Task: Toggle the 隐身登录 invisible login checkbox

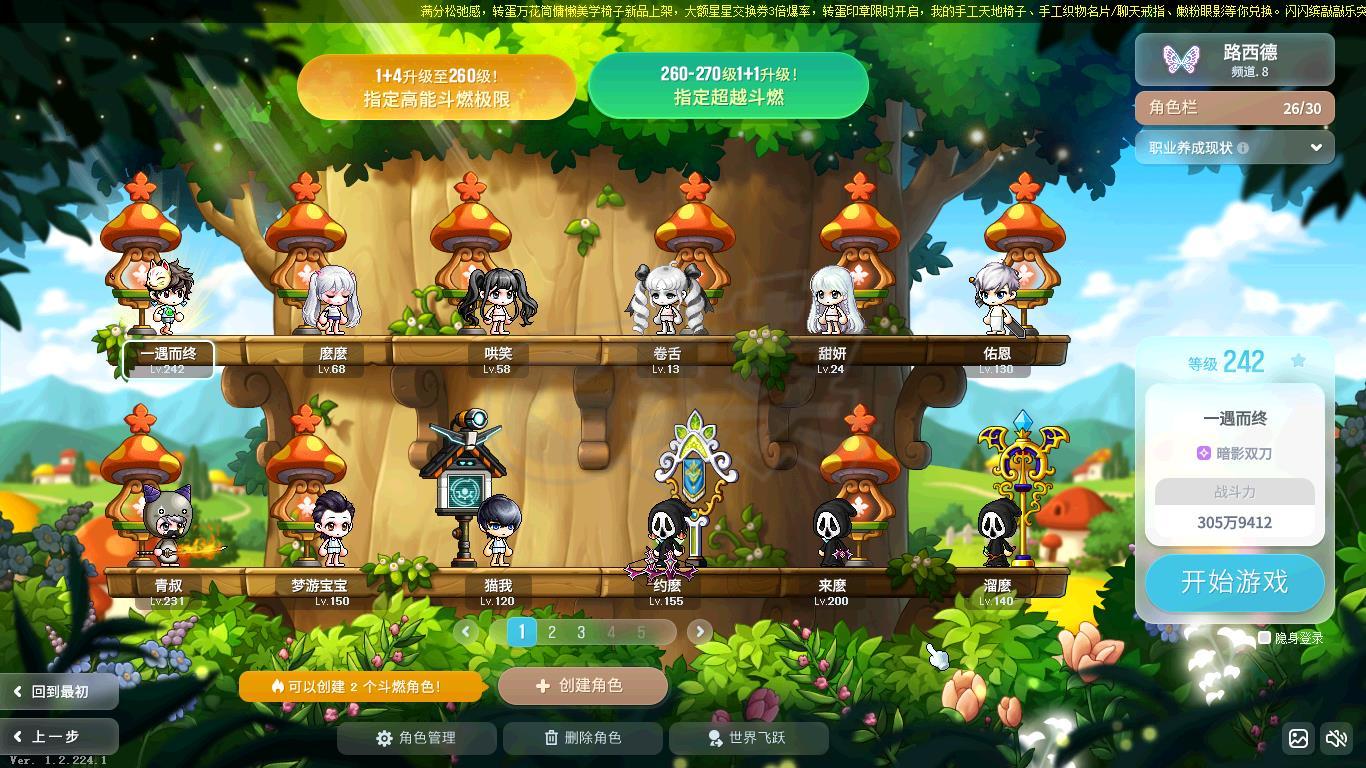Action: pyautogui.click(x=1264, y=637)
